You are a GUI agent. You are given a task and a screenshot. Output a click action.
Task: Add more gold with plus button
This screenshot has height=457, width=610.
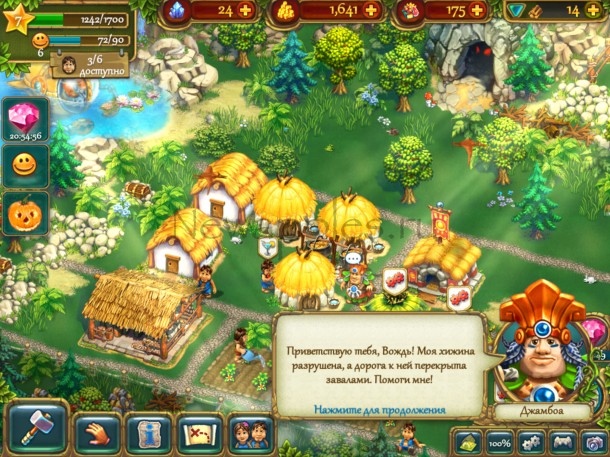[x=373, y=10]
